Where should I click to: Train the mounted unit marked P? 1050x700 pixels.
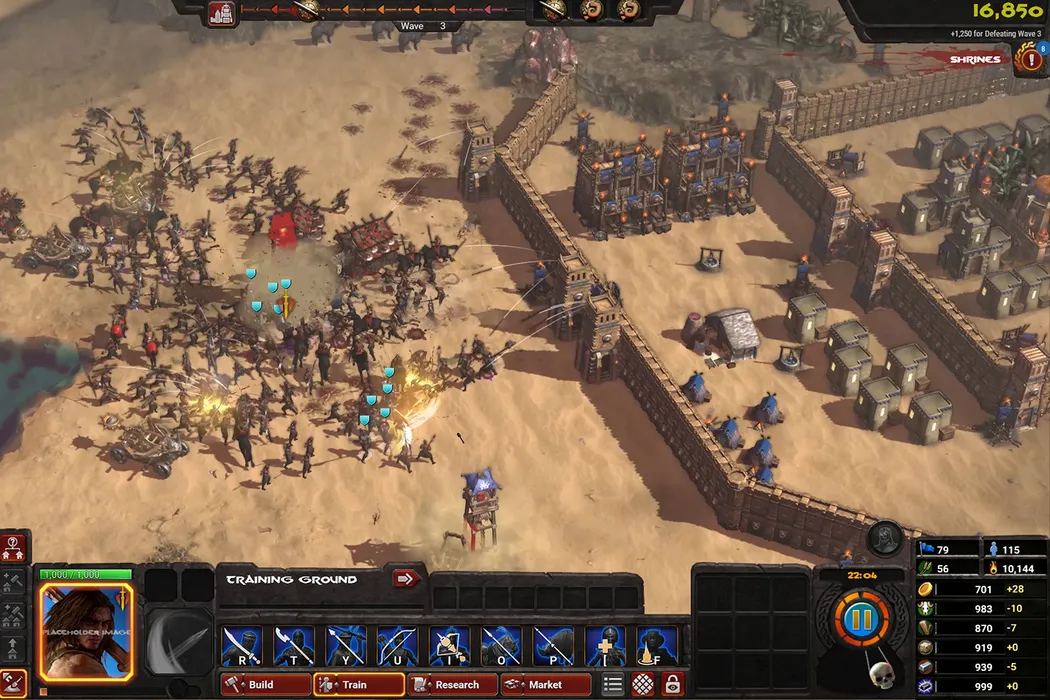click(x=554, y=646)
